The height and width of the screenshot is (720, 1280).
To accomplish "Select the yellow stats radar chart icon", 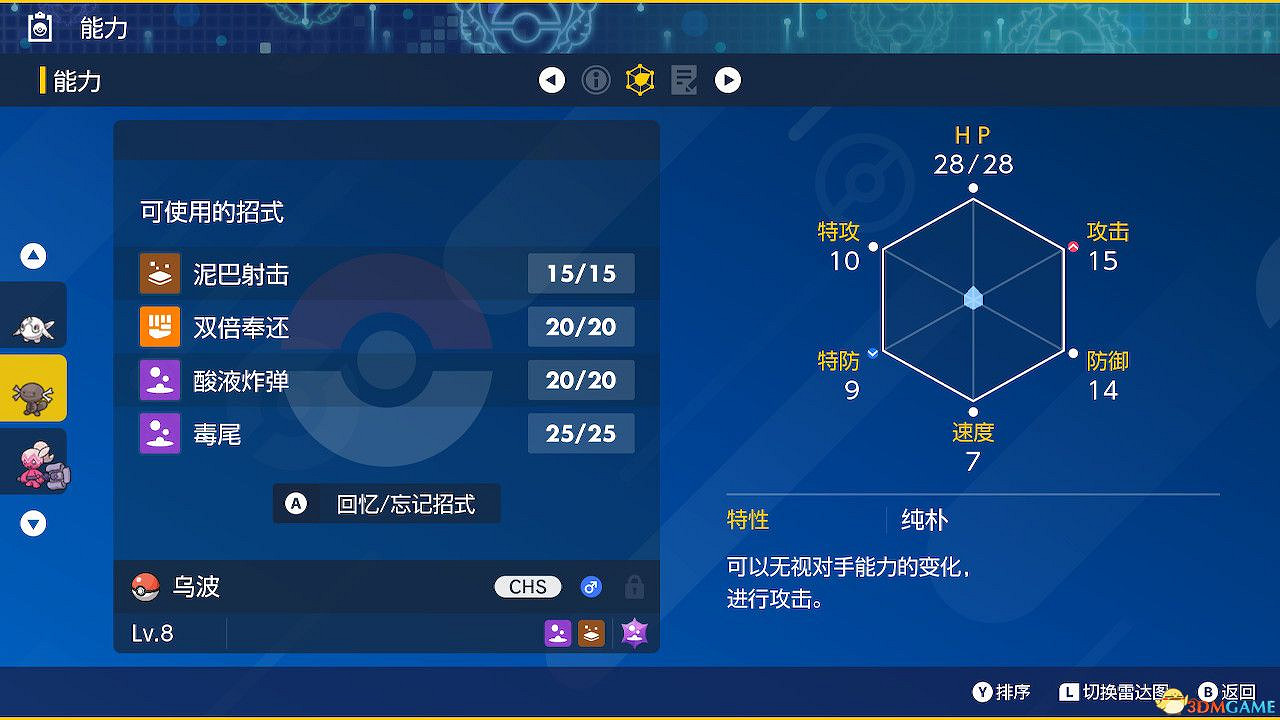I will pyautogui.click(x=640, y=80).
